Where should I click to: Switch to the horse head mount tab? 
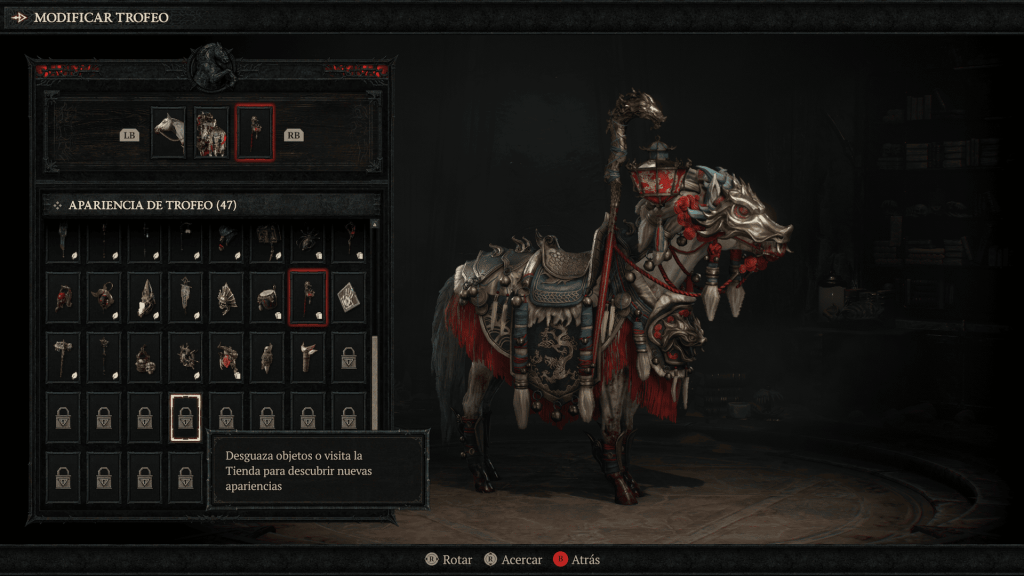click(x=168, y=133)
